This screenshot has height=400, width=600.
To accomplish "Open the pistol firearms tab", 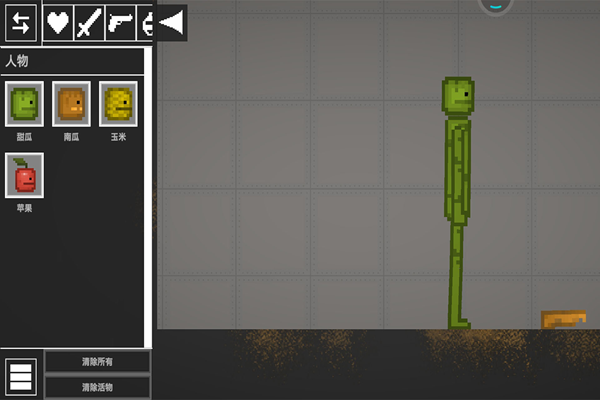I will 120,22.
